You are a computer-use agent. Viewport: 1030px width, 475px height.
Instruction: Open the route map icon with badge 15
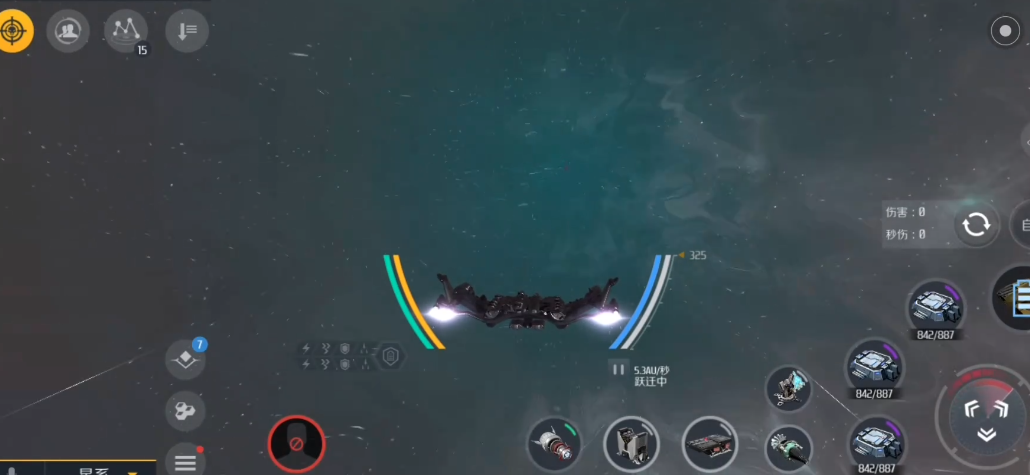(x=125, y=31)
